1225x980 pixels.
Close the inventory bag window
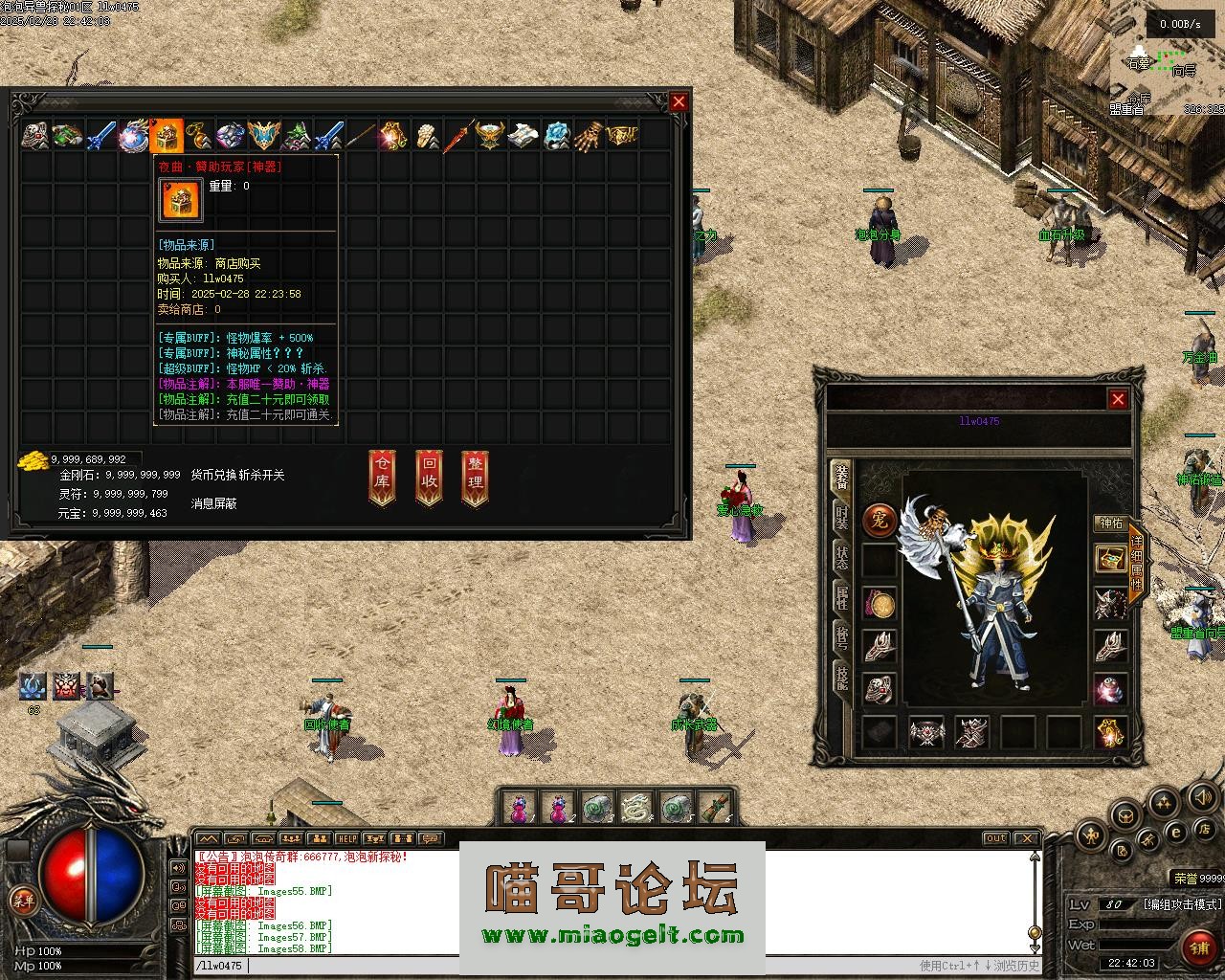pos(679,102)
